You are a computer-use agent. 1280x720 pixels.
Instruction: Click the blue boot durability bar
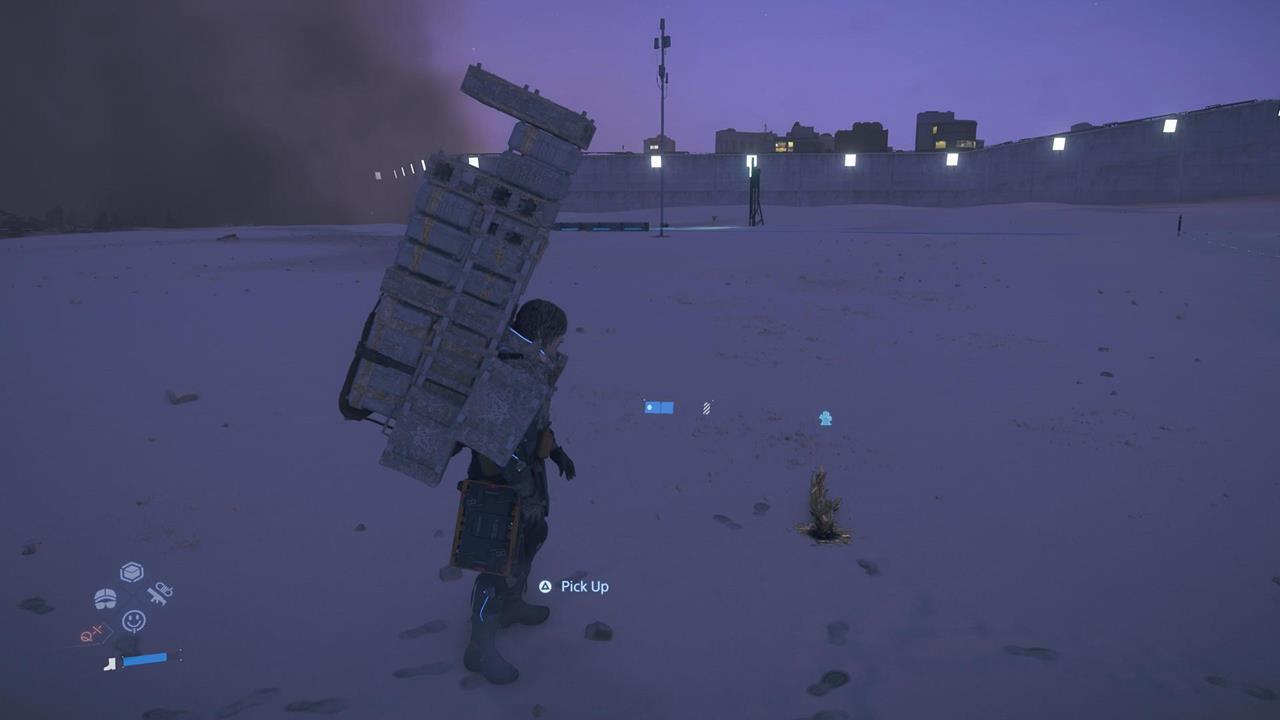tap(145, 660)
